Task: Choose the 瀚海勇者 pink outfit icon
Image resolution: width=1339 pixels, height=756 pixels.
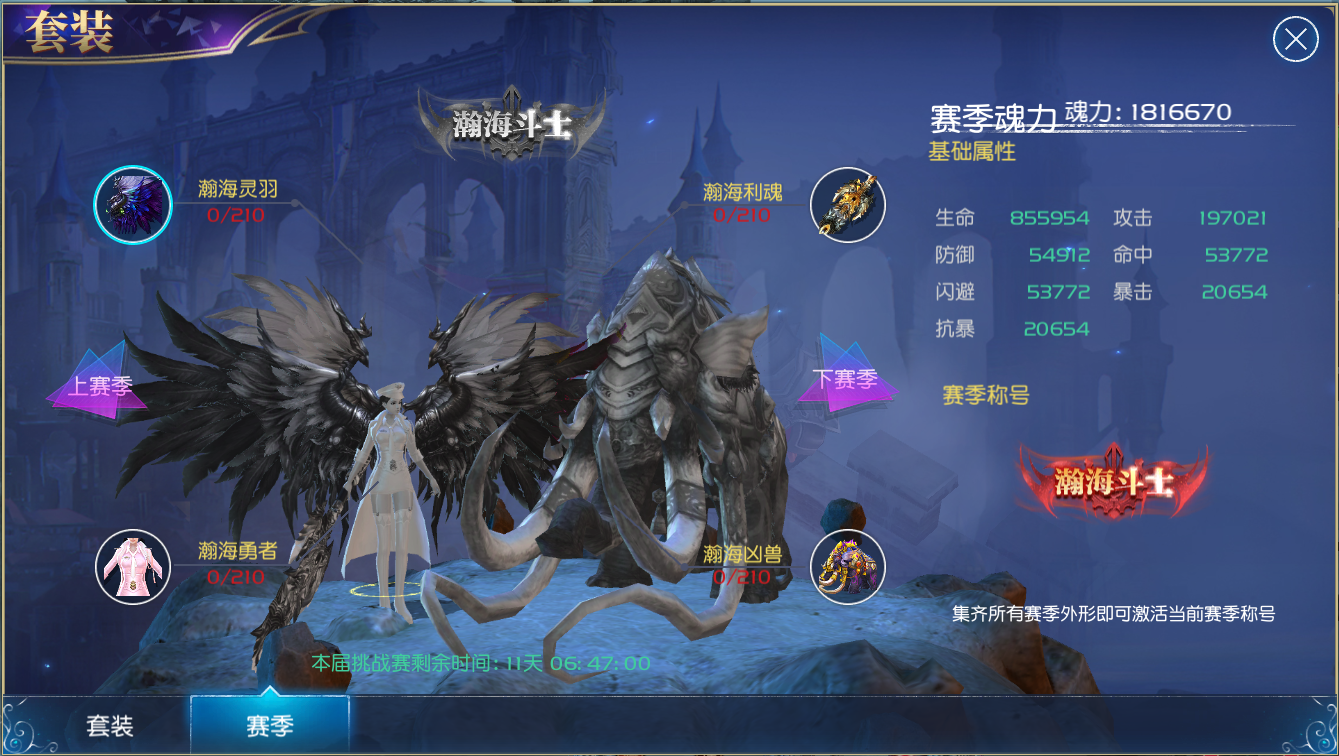Action: [133, 567]
